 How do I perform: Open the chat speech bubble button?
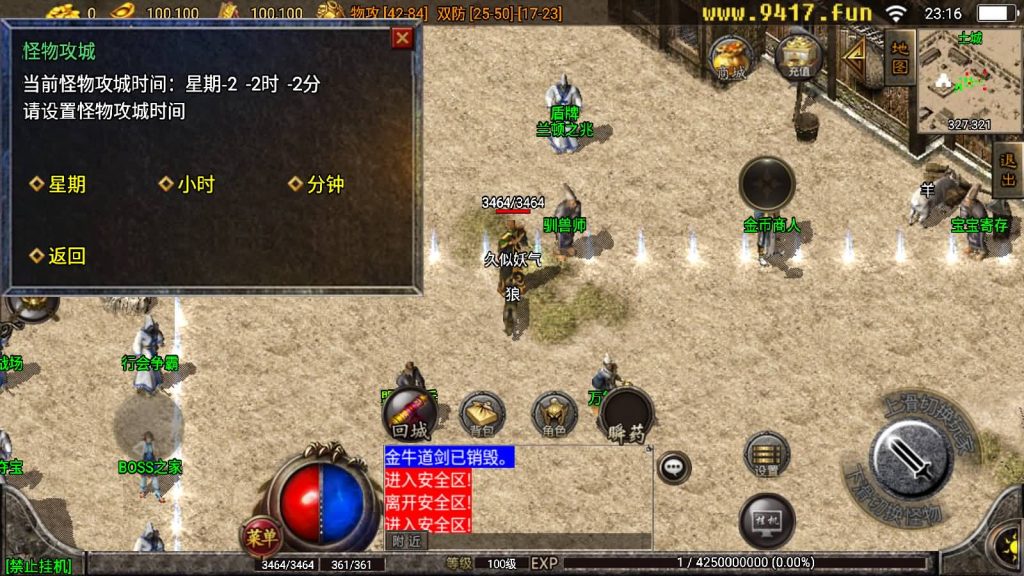(674, 466)
